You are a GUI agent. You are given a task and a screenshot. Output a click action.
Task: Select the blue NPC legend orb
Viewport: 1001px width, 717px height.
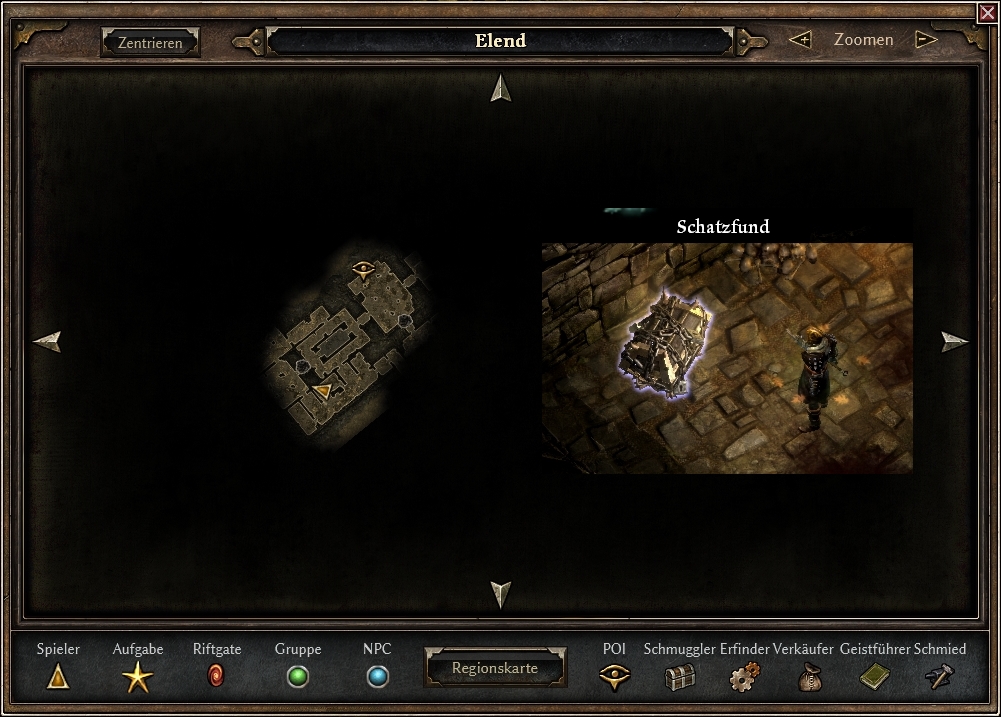coord(377,677)
